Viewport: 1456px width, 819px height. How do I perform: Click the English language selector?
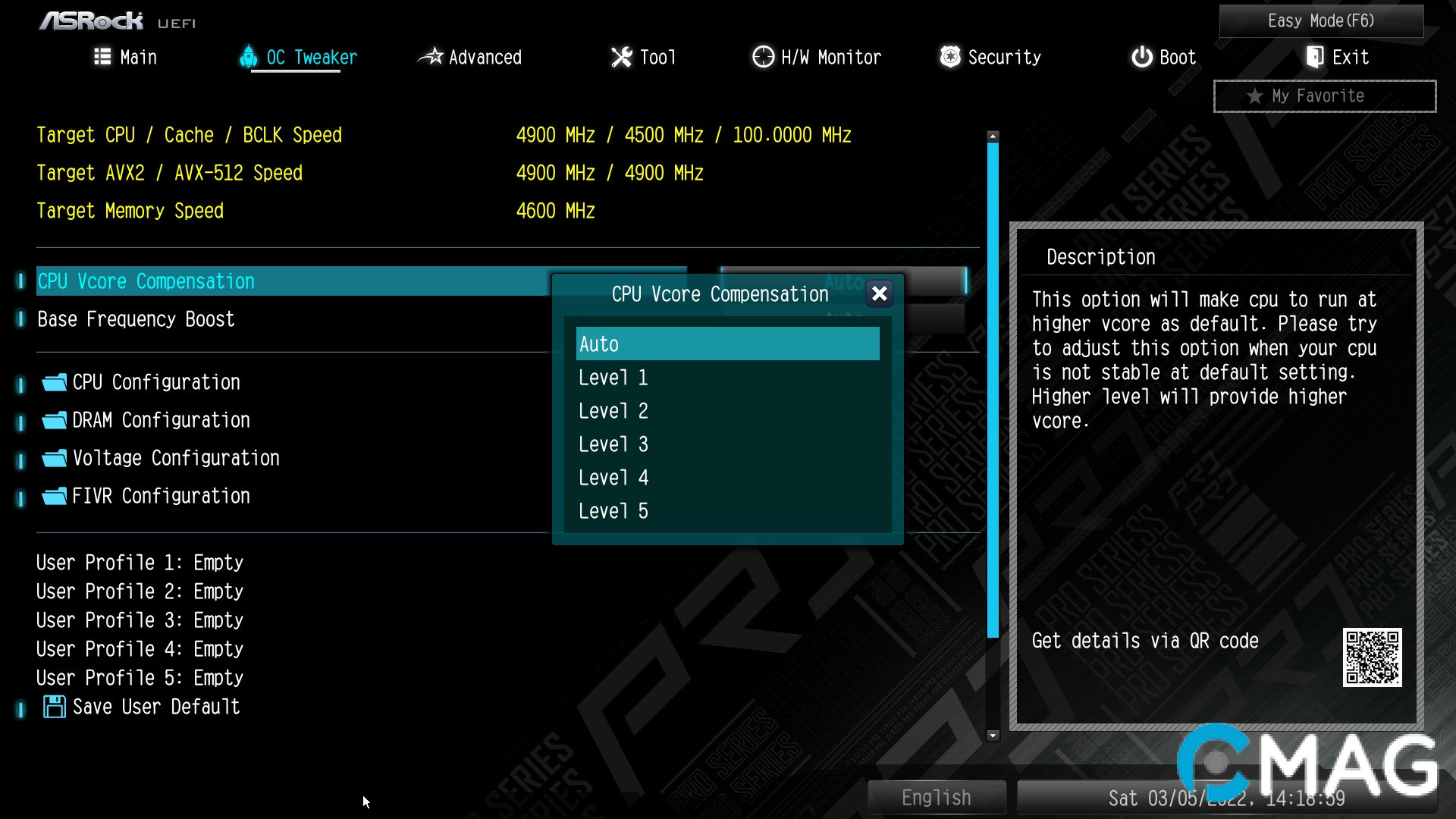click(937, 797)
